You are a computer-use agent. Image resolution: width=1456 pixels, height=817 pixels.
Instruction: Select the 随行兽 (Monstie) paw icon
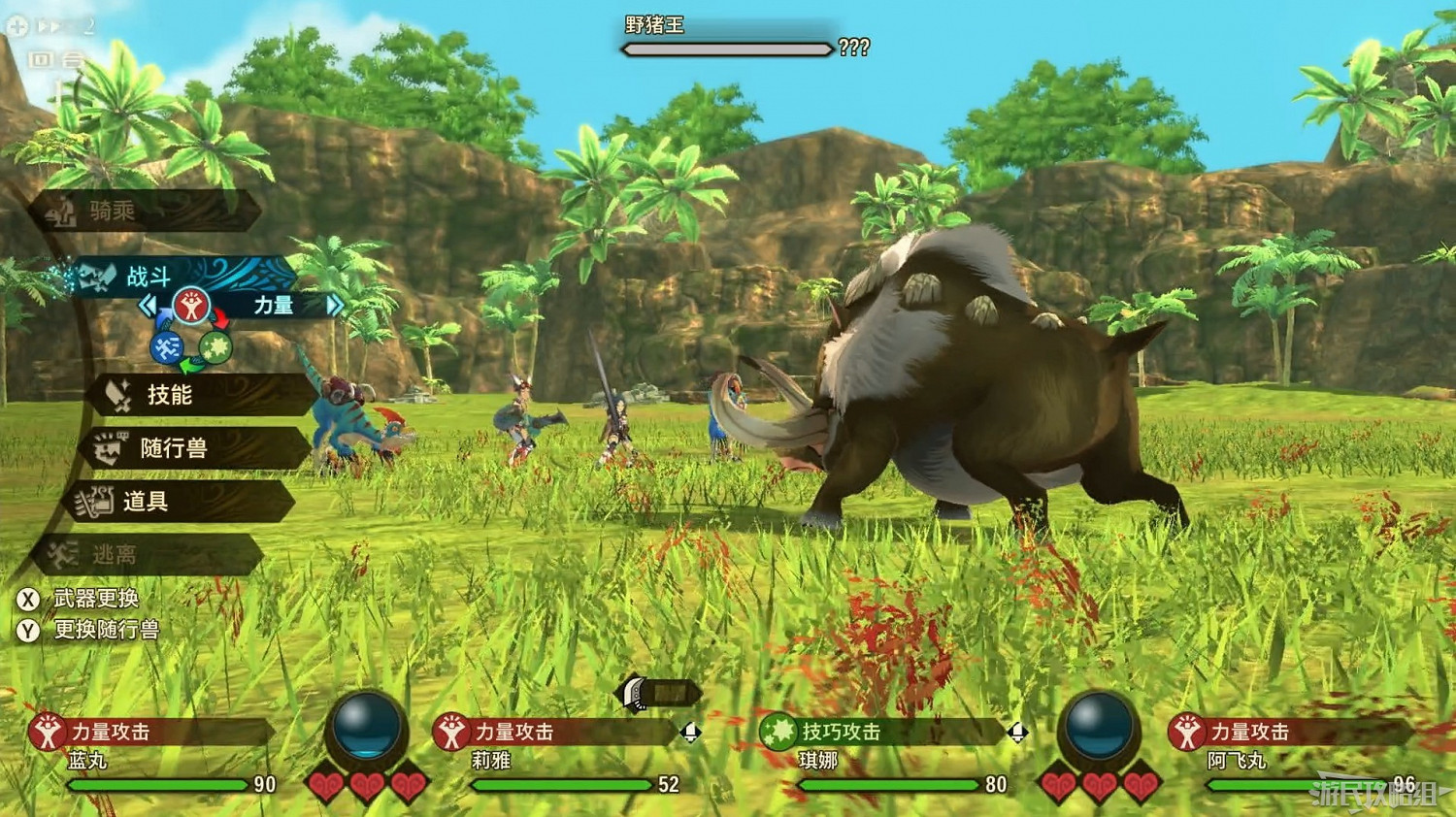tap(110, 448)
